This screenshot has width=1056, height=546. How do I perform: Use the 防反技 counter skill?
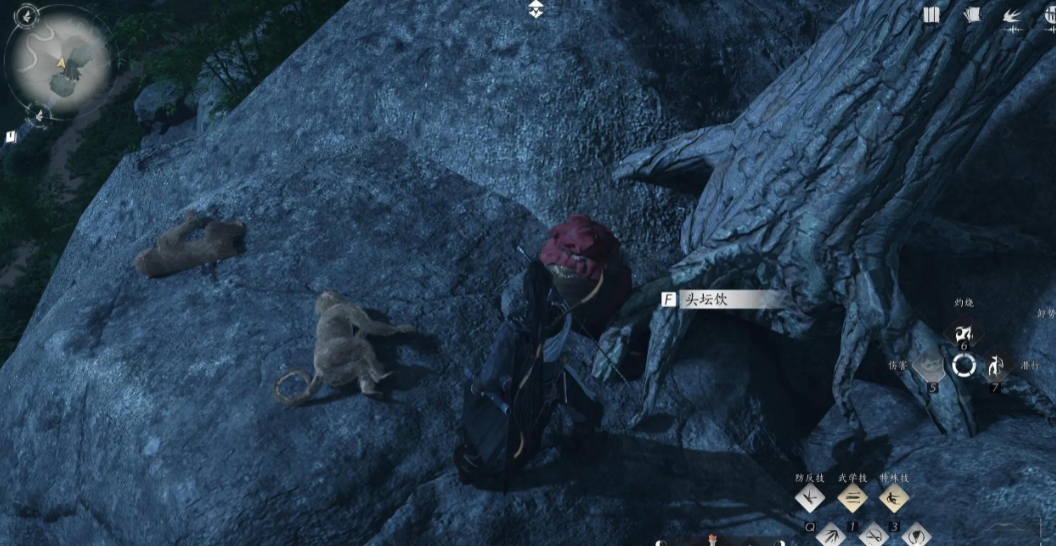[809, 497]
